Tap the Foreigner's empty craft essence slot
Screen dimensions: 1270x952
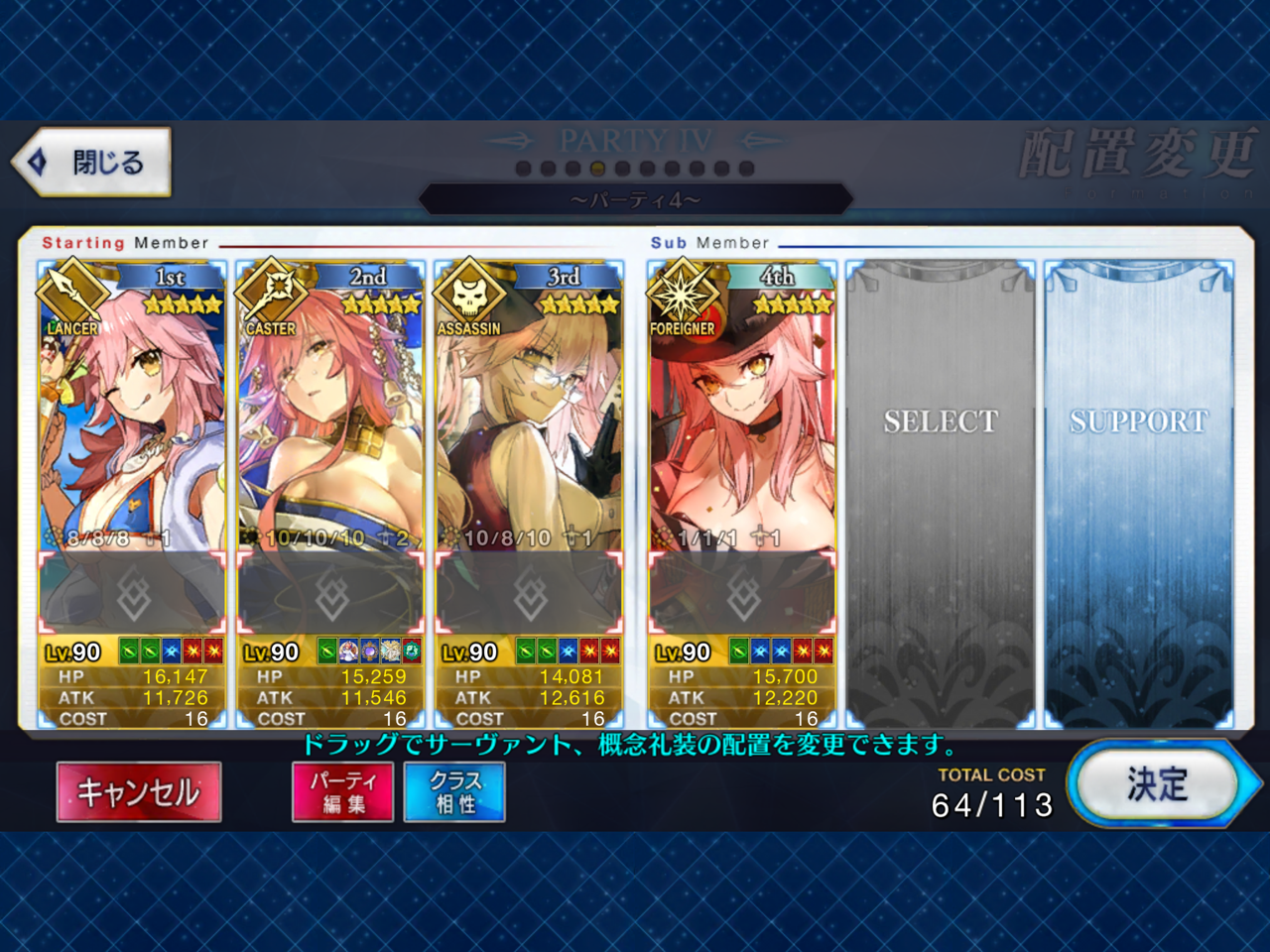coord(742,595)
